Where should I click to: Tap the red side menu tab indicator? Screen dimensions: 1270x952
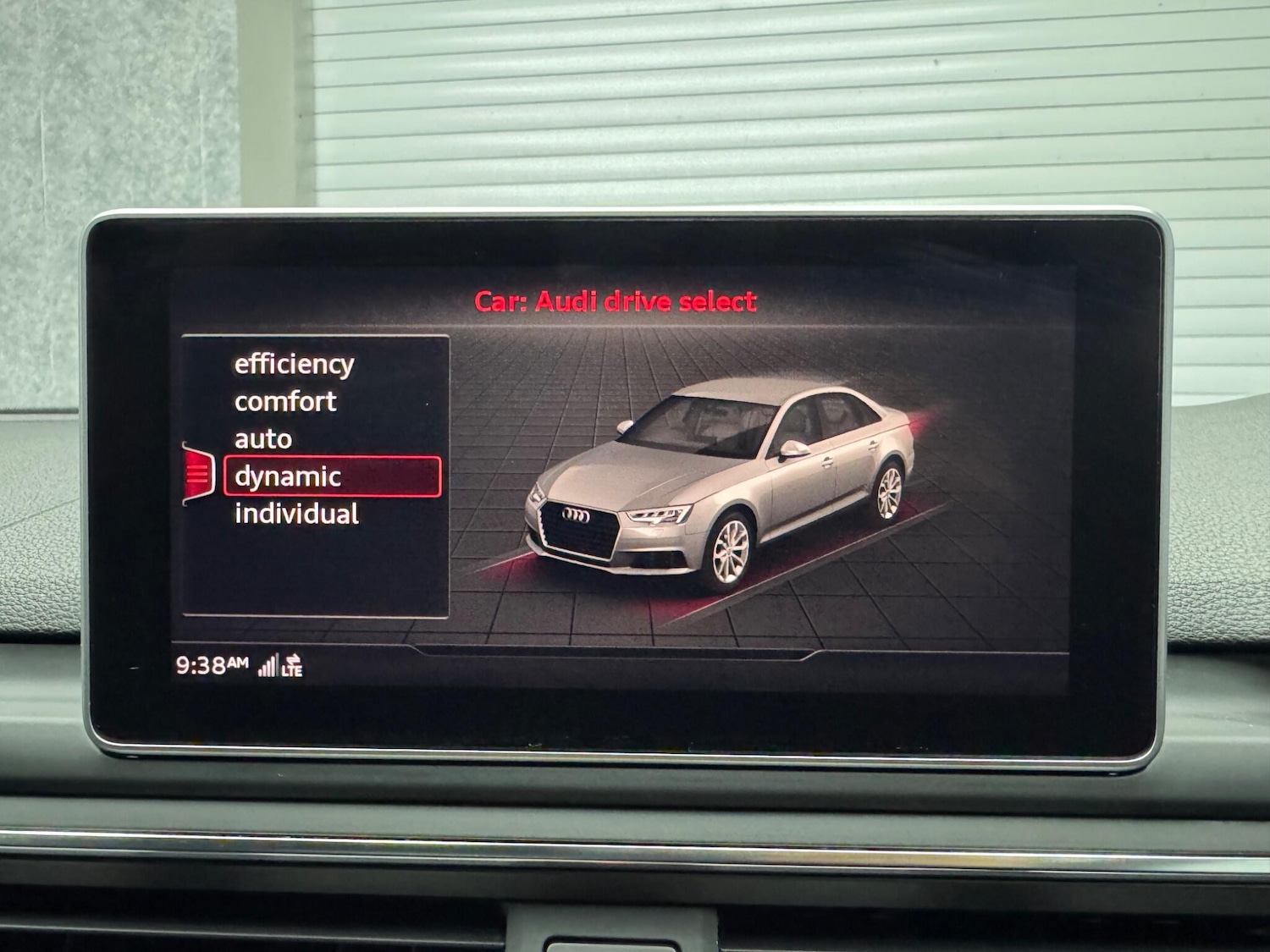[197, 476]
